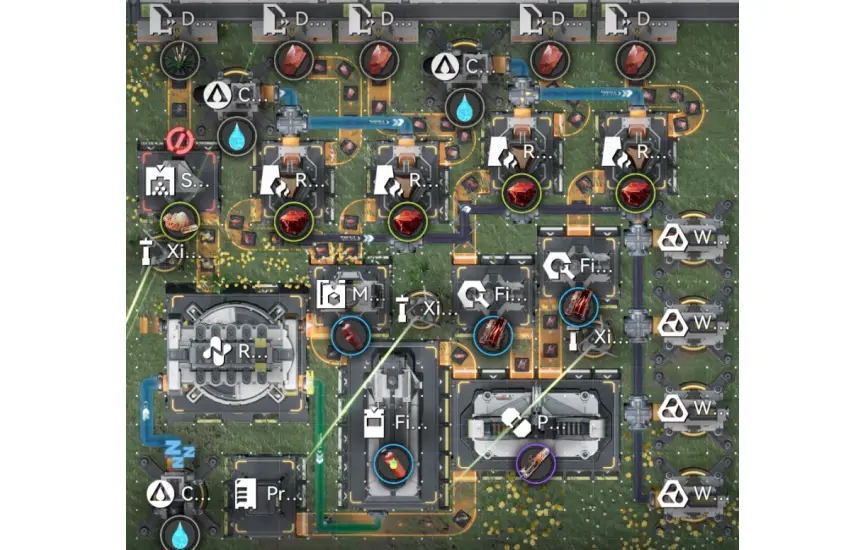Open the P... building label

pos(531,423)
